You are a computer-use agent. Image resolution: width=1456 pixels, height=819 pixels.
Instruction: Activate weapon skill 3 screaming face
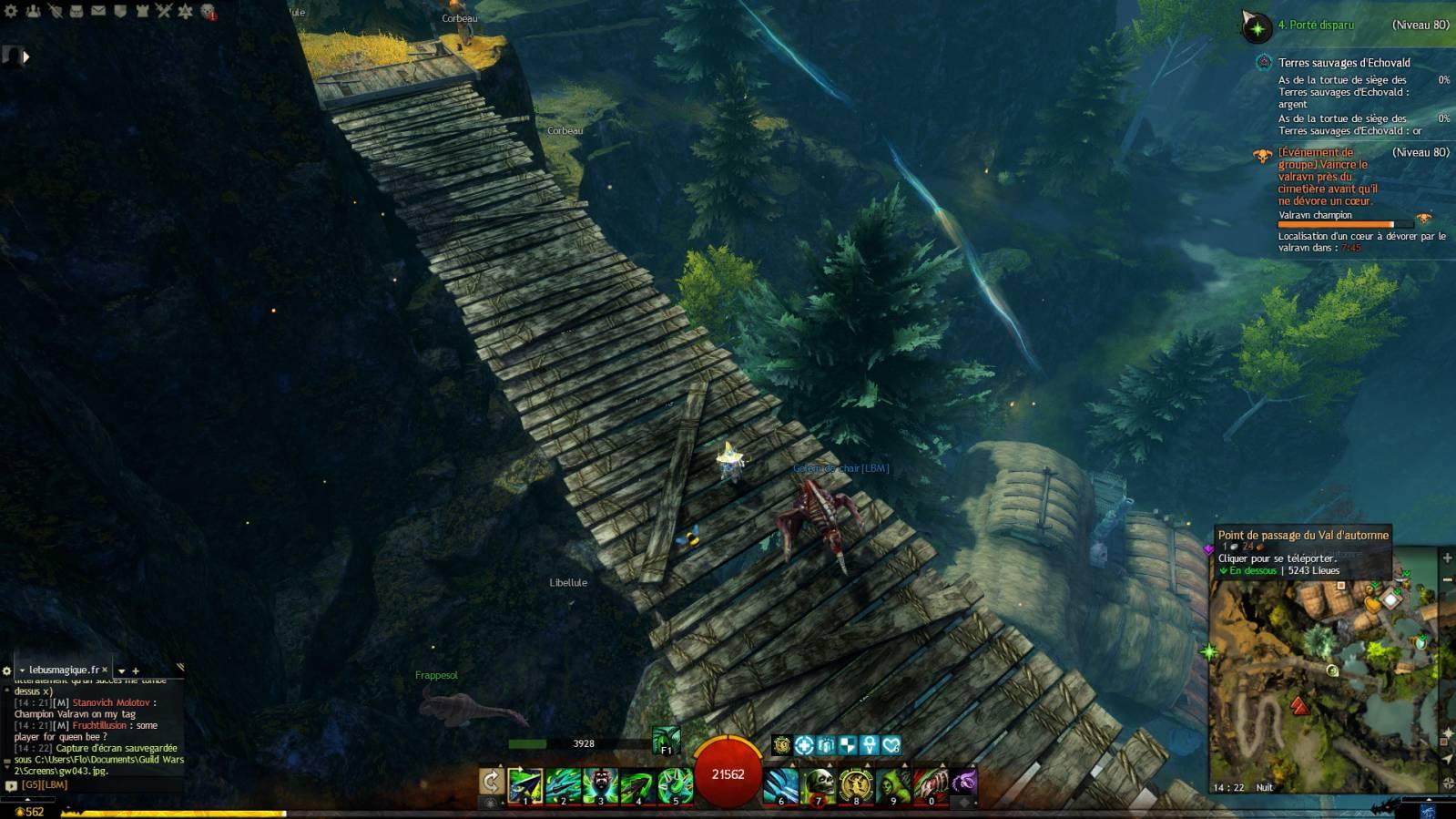pyautogui.click(x=600, y=784)
